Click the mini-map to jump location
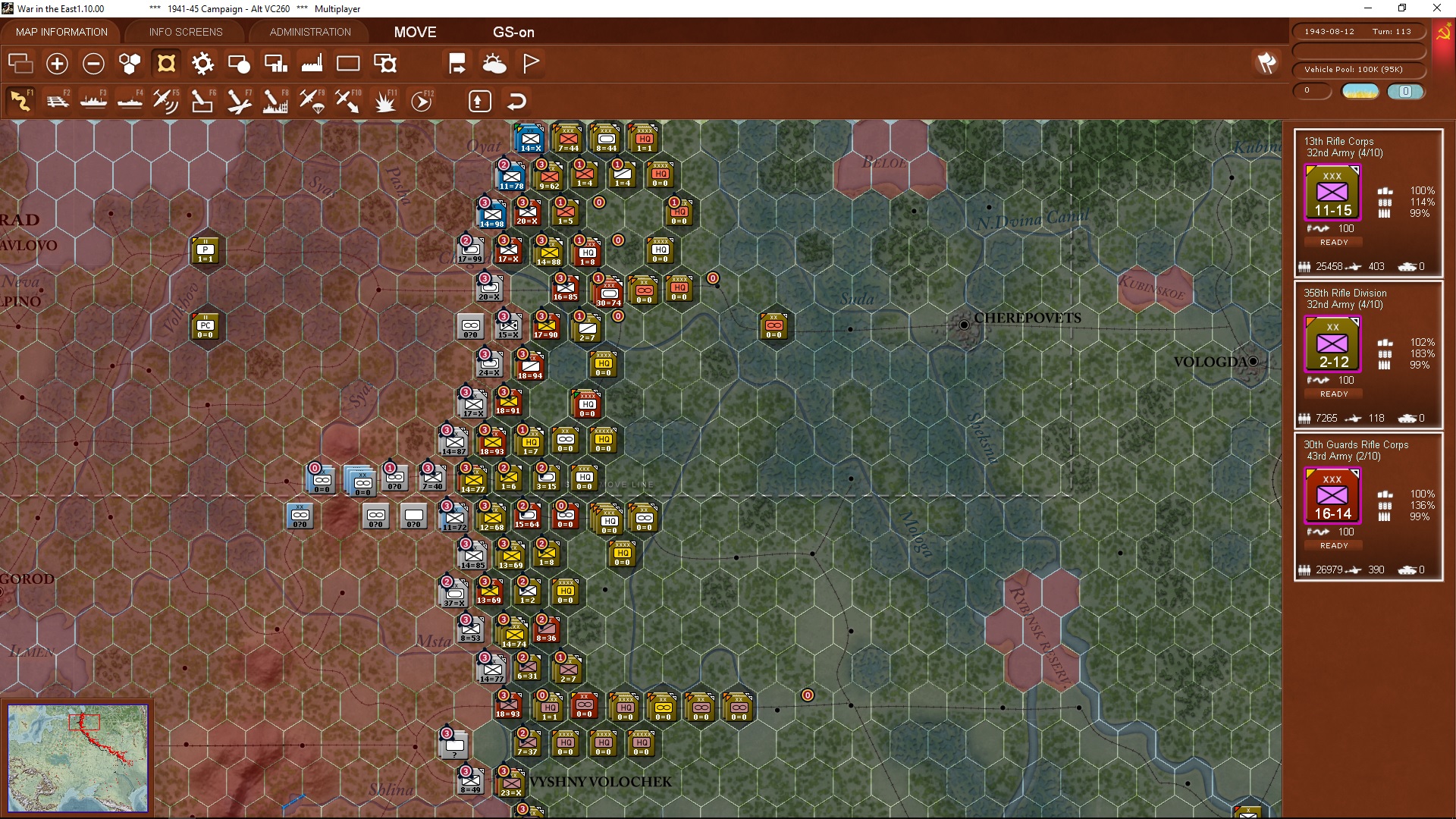Viewport: 1456px width, 819px height. pos(79,757)
